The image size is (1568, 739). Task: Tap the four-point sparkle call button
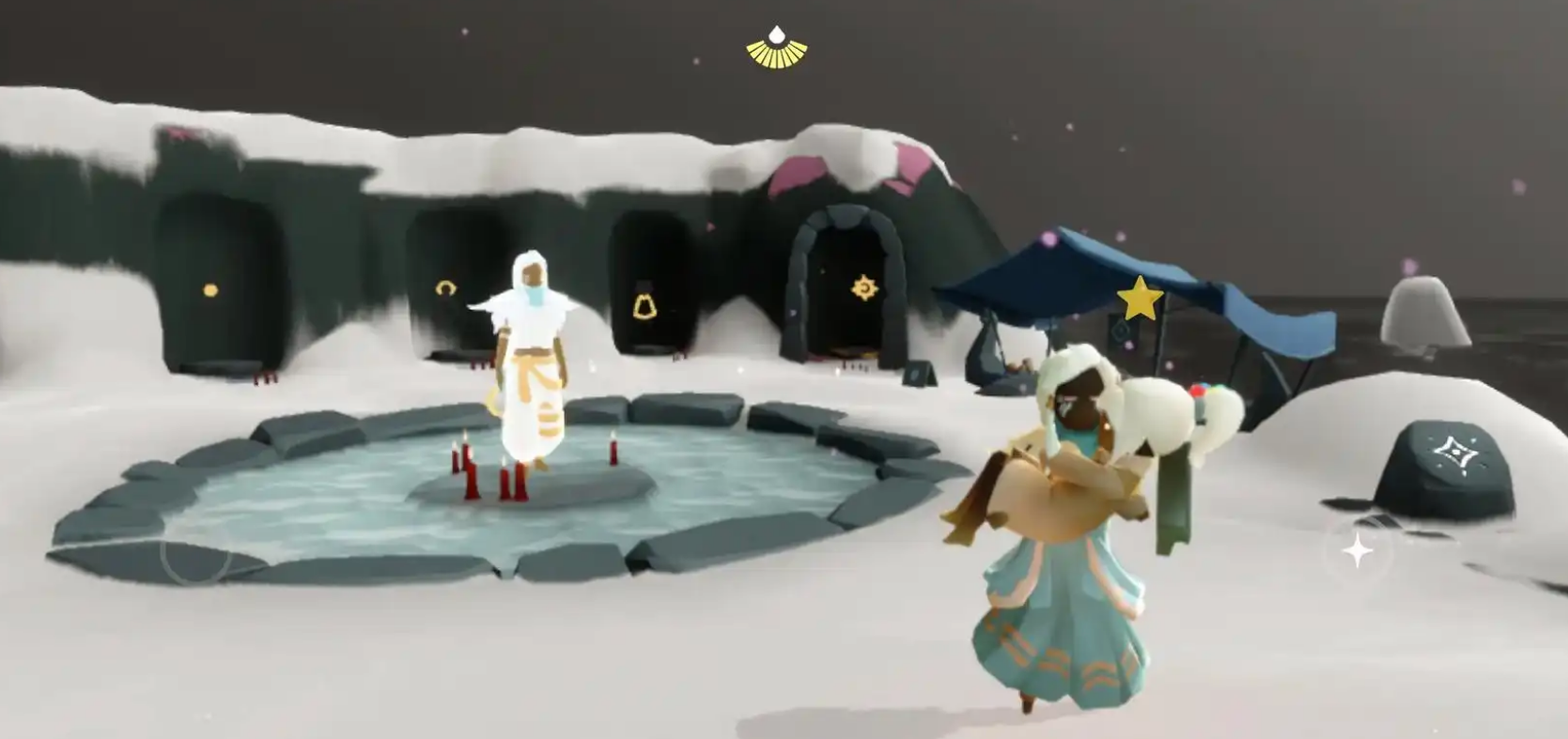pos(1358,551)
